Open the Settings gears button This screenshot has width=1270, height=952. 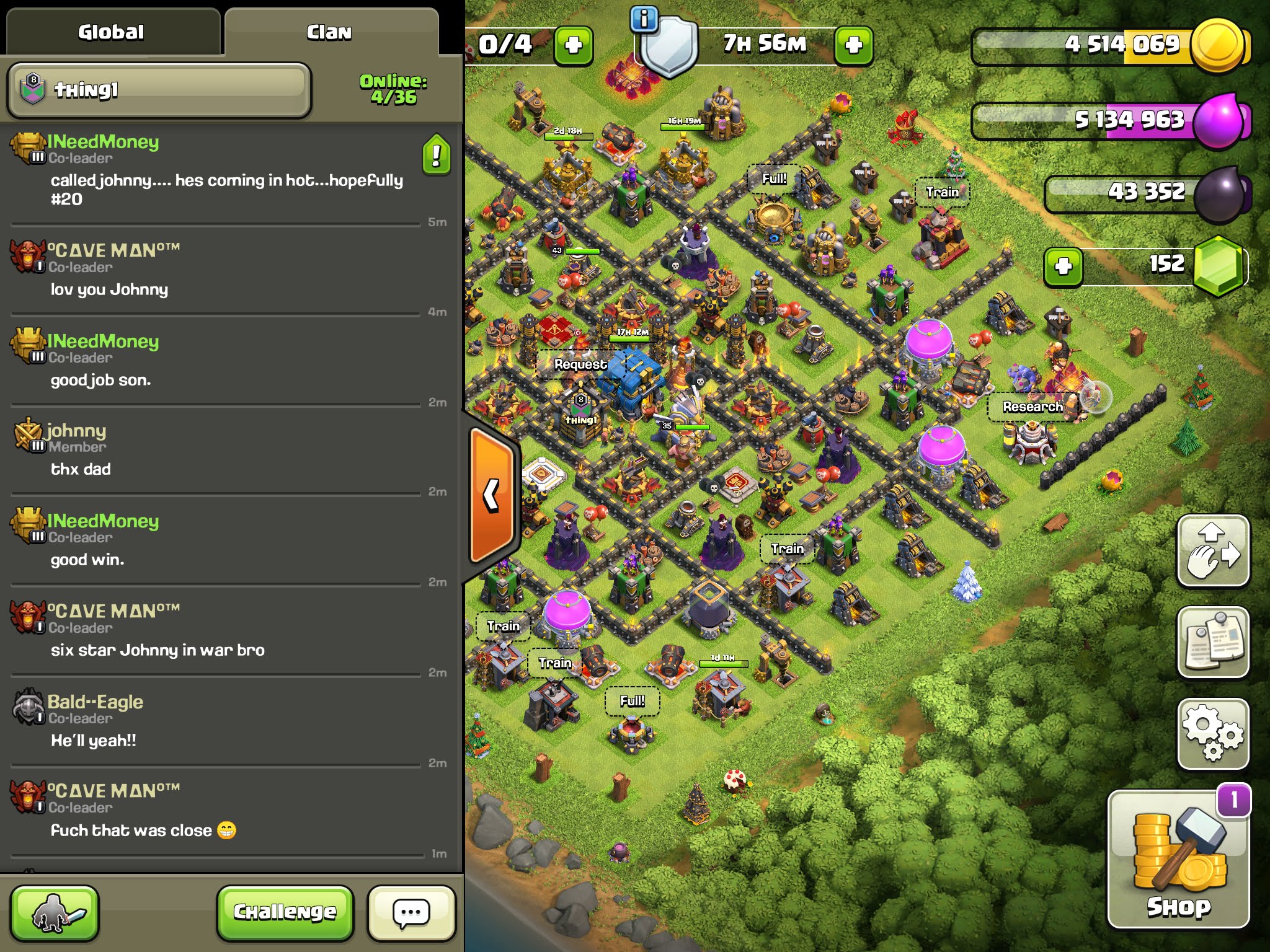pos(1213,734)
